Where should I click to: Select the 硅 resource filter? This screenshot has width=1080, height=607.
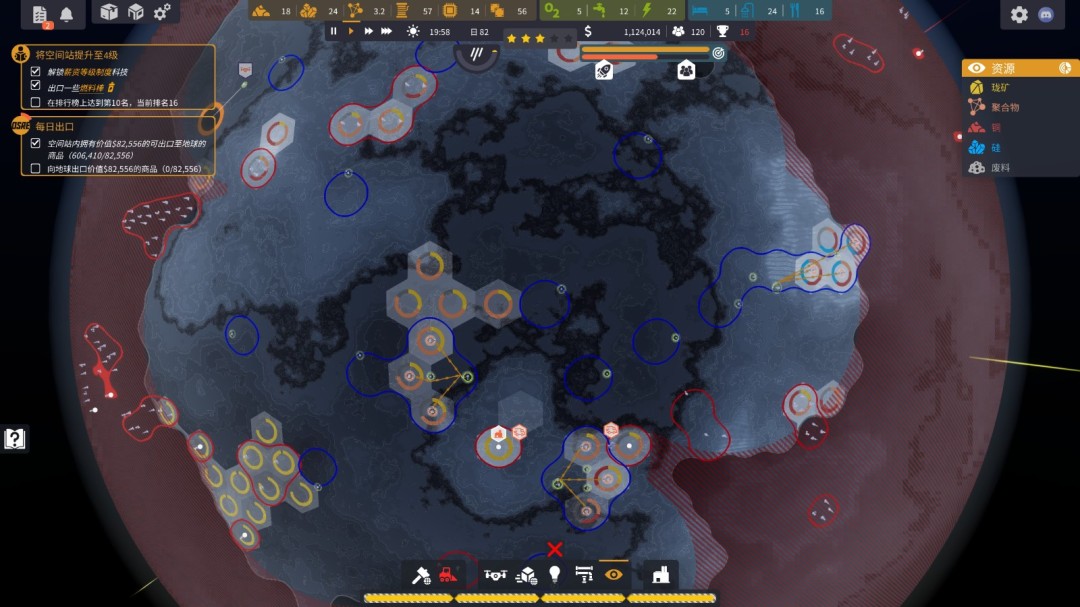(995, 148)
